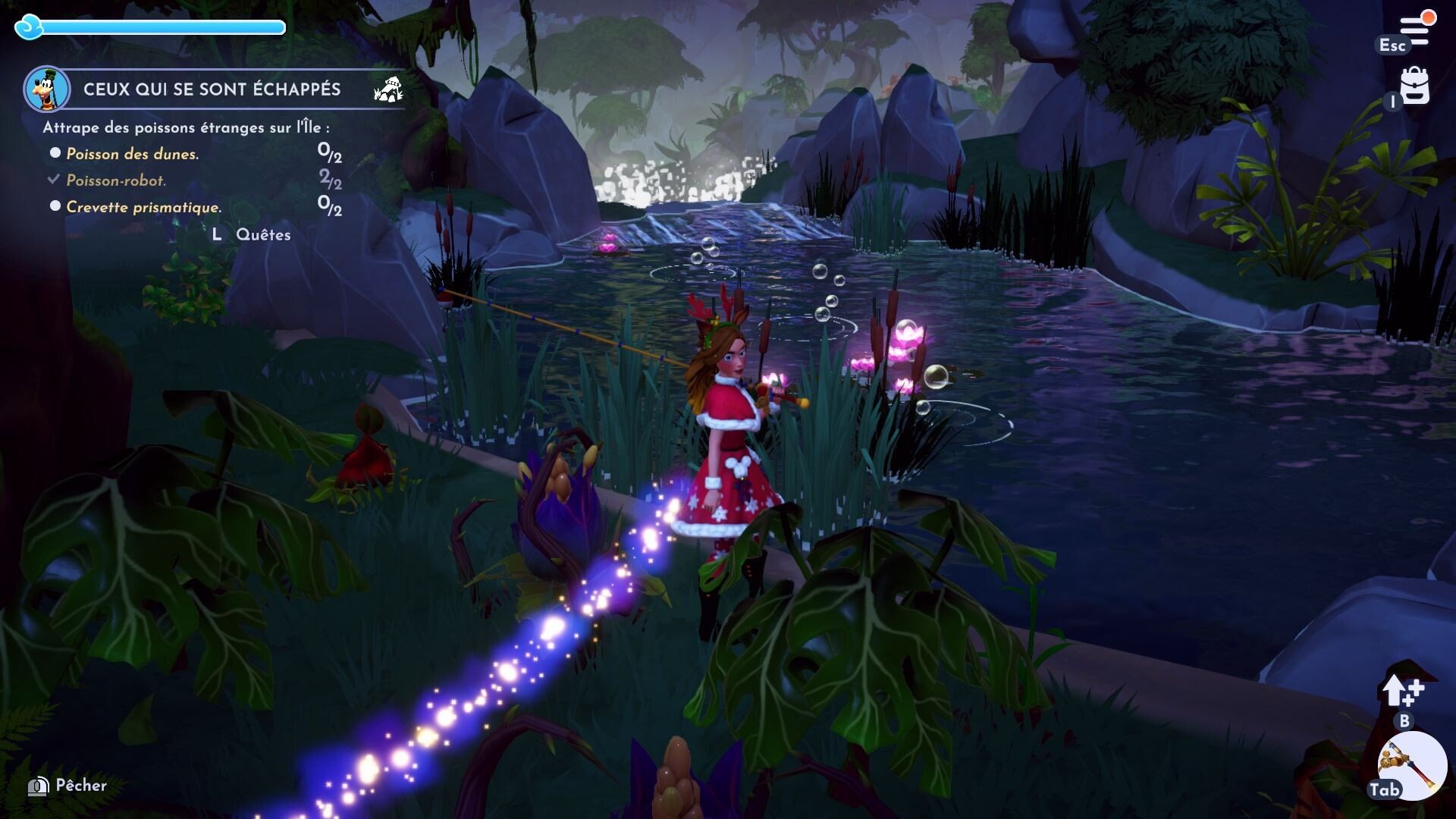Open the backpack inventory
Viewport: 1456px width, 819px height.
coord(1414,86)
